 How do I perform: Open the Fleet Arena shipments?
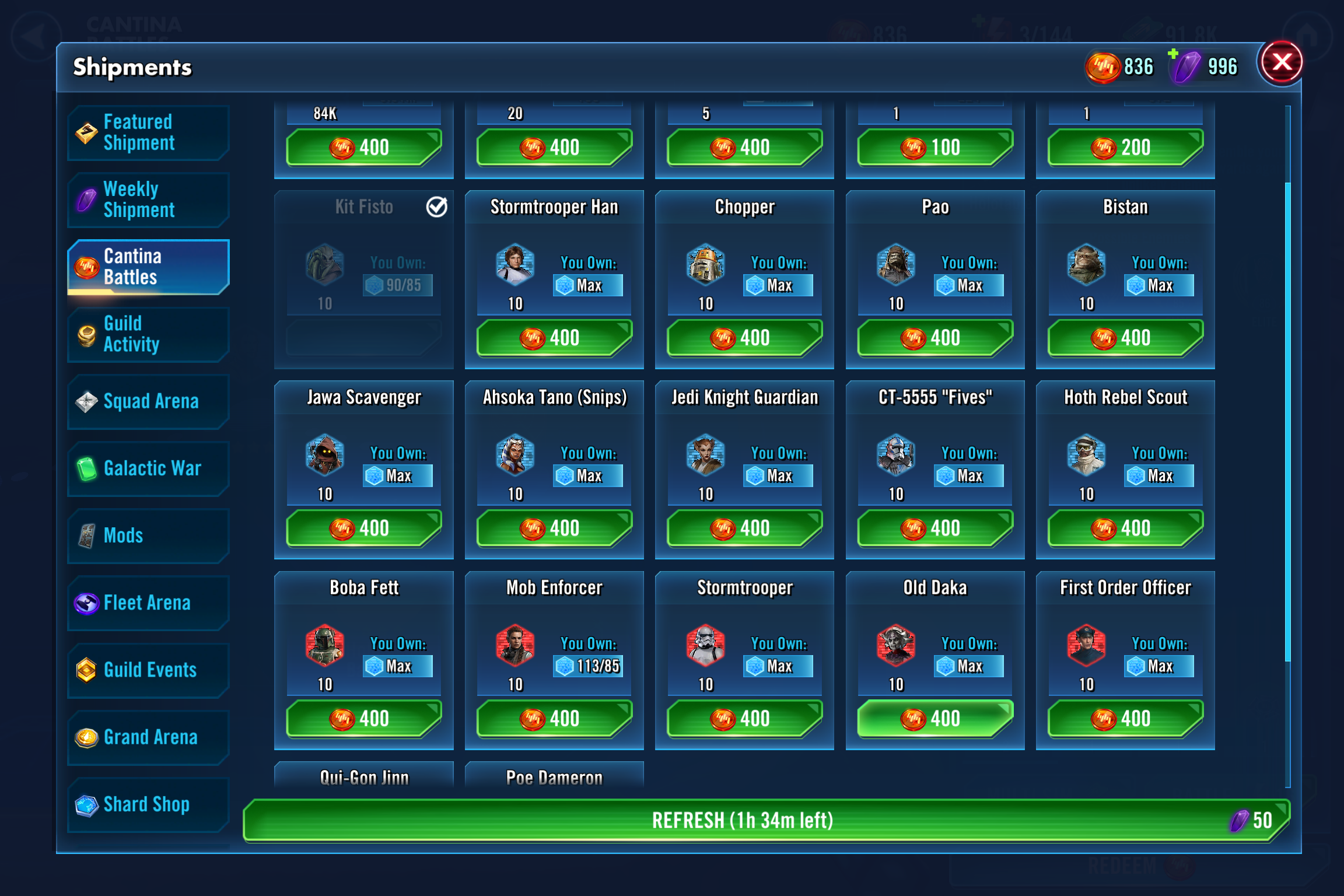[x=148, y=603]
